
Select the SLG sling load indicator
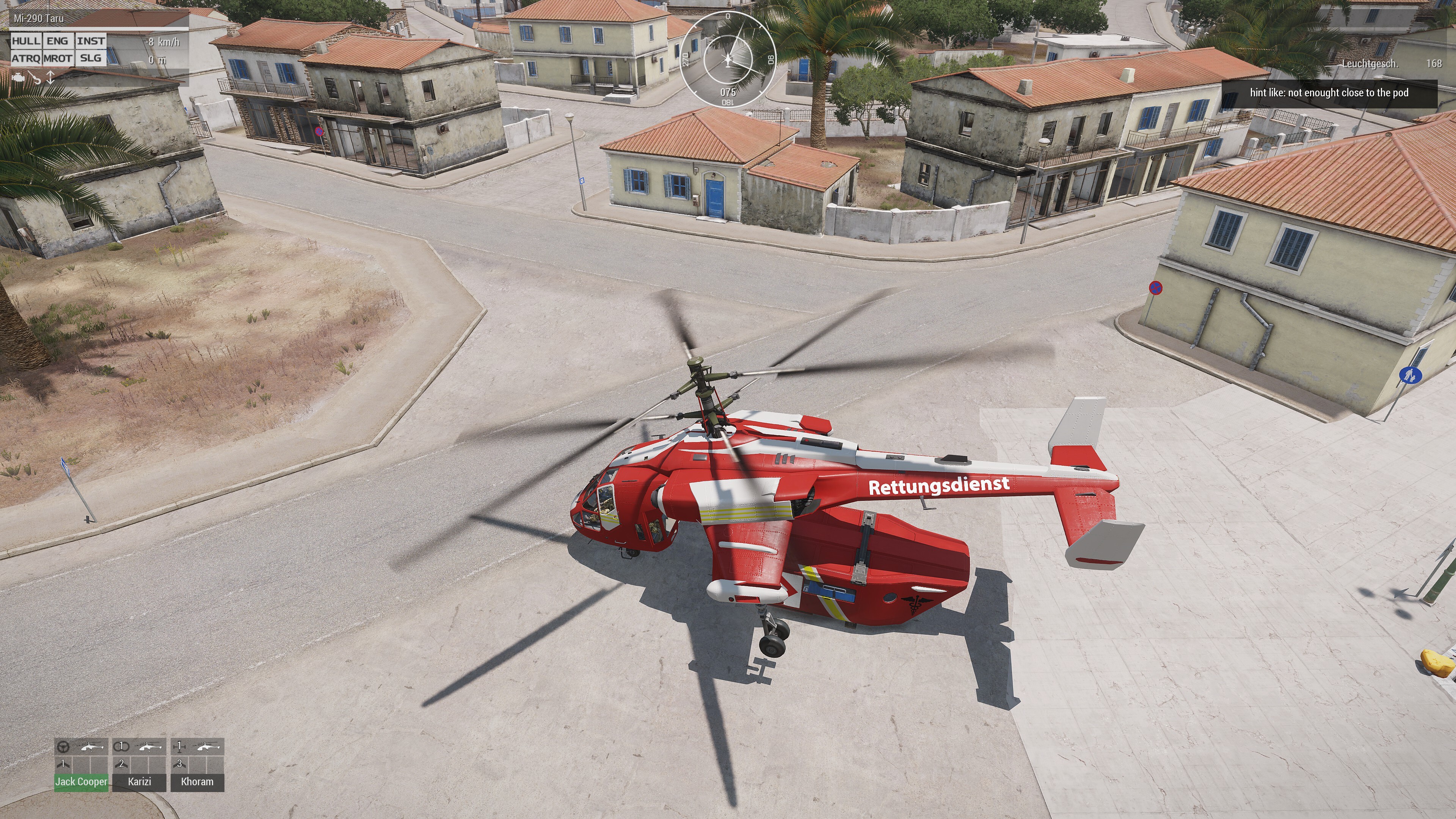coord(91,58)
